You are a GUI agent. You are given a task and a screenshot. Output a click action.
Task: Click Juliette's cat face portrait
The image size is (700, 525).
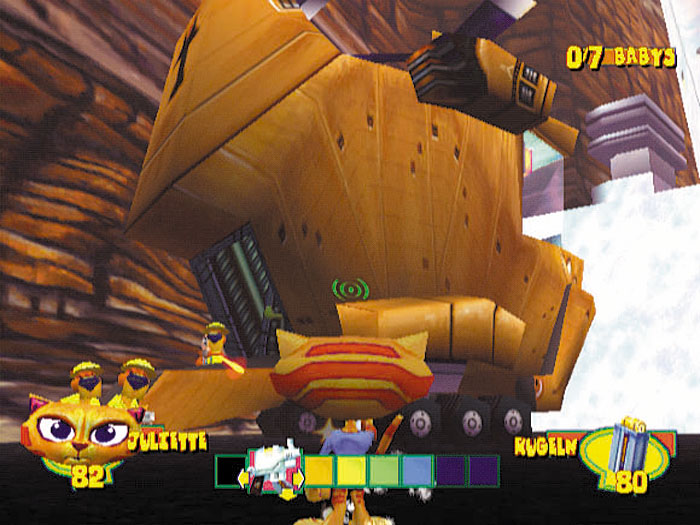coord(84,432)
